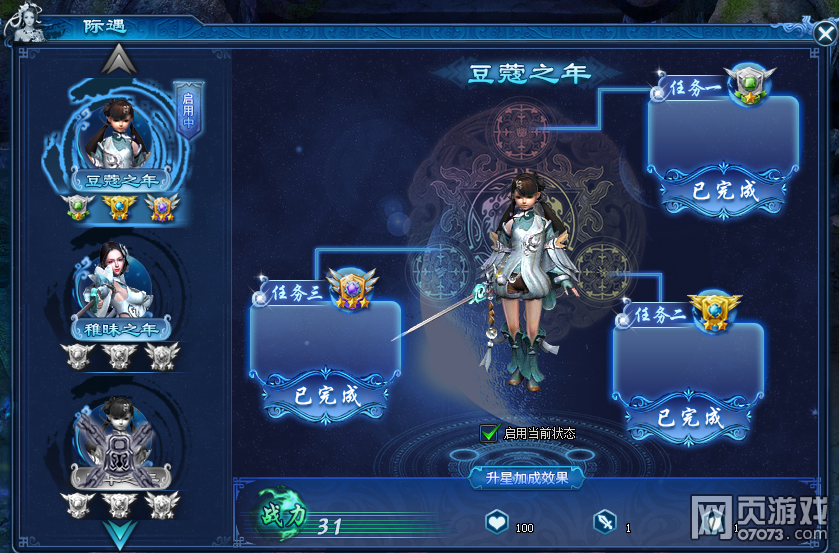Open 升星加成效果 bonus details
Image resolution: width=839 pixels, height=553 pixels.
(x=527, y=478)
